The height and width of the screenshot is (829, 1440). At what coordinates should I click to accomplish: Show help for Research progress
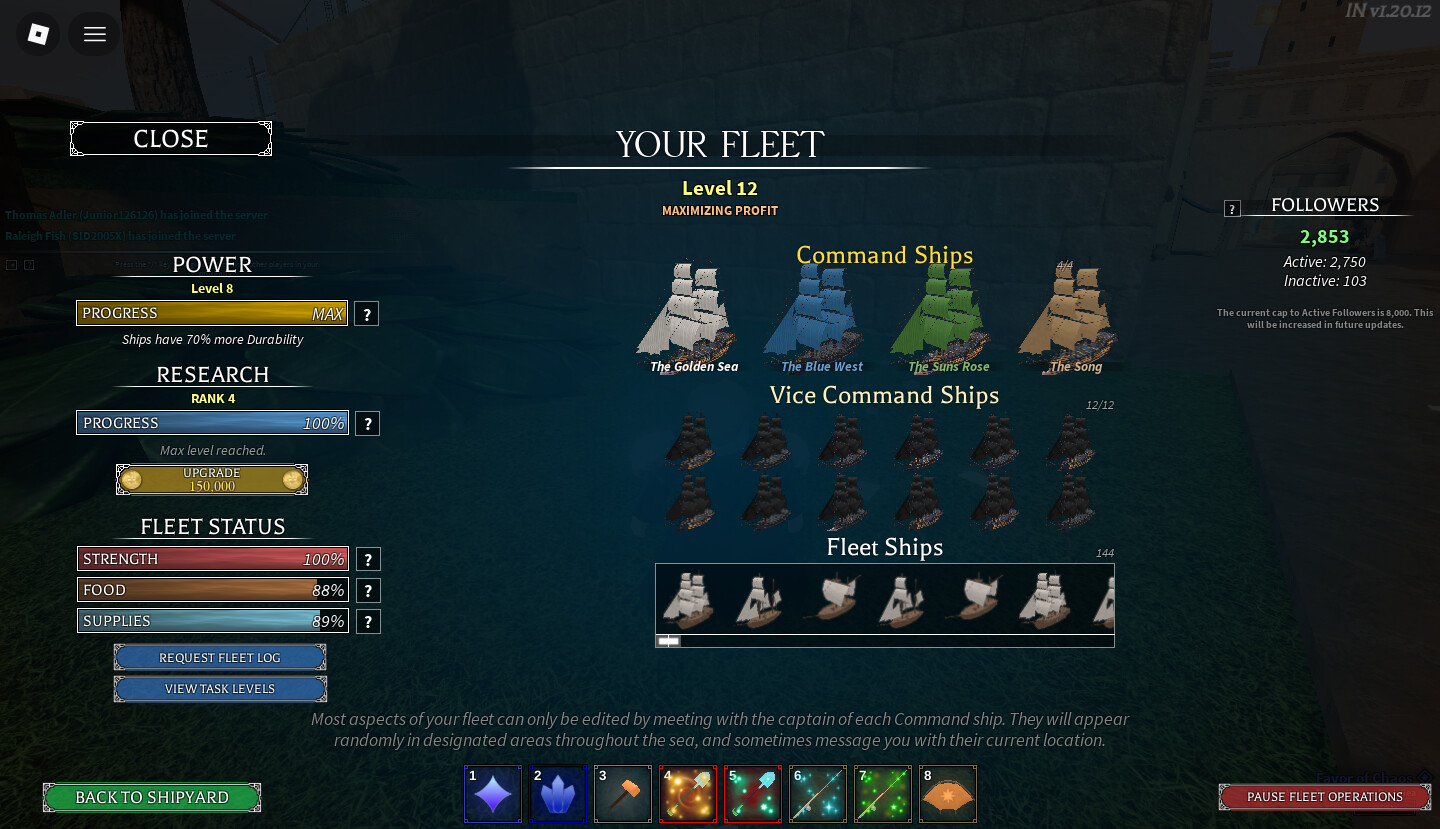point(367,423)
